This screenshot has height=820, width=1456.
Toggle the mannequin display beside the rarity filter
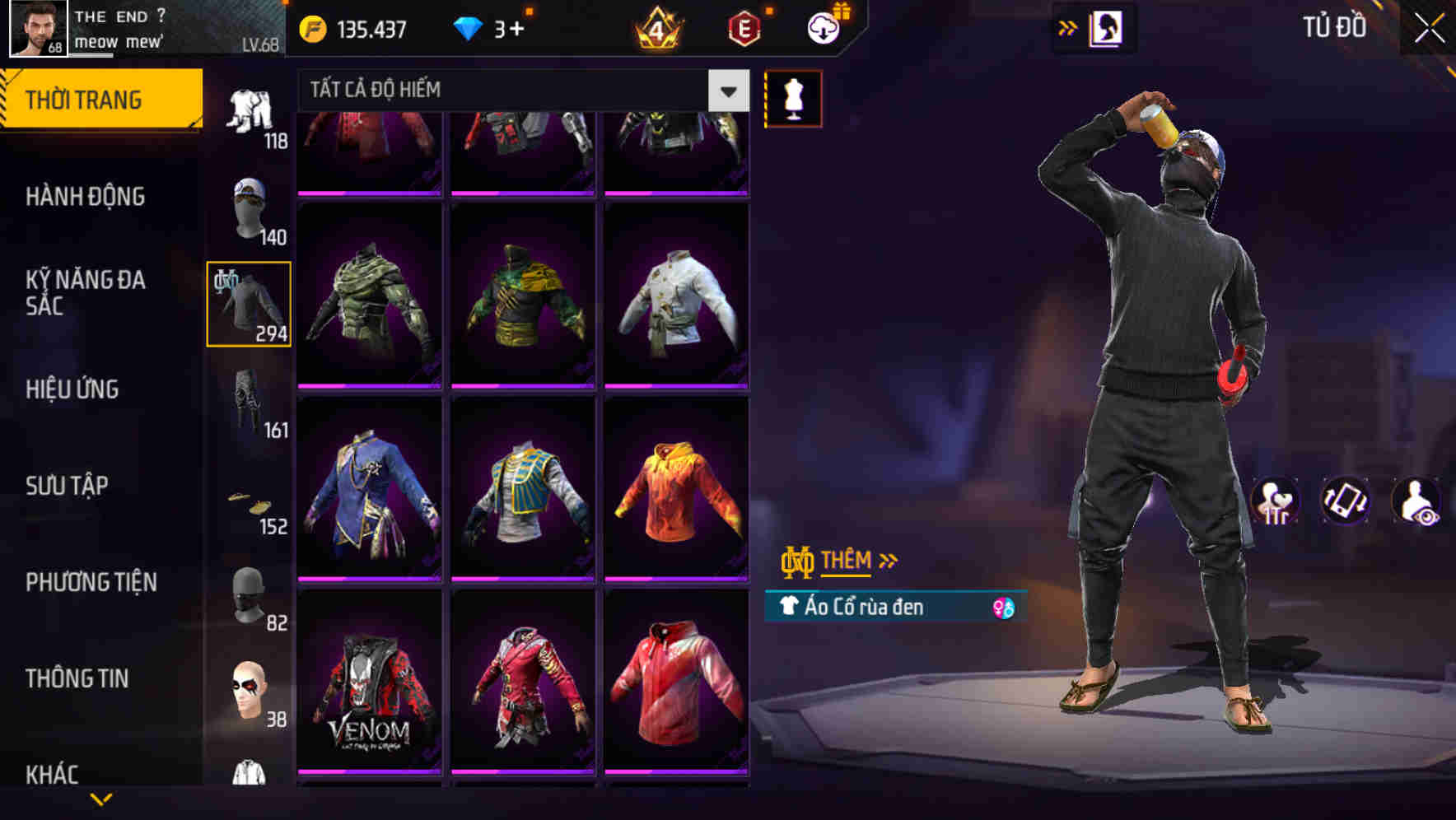point(793,97)
